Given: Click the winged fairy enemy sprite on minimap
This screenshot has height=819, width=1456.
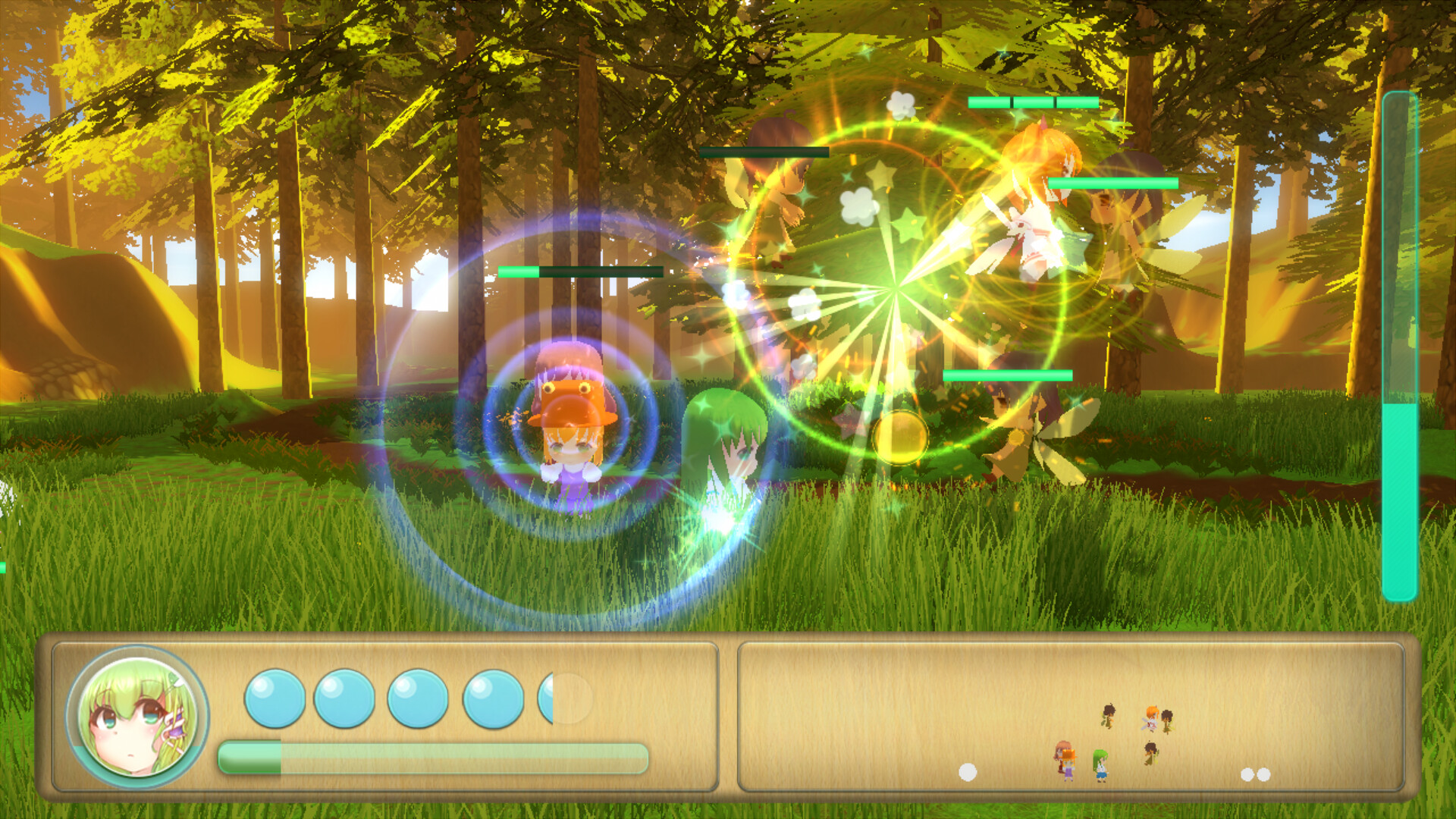Looking at the screenshot, I should click(1150, 722).
